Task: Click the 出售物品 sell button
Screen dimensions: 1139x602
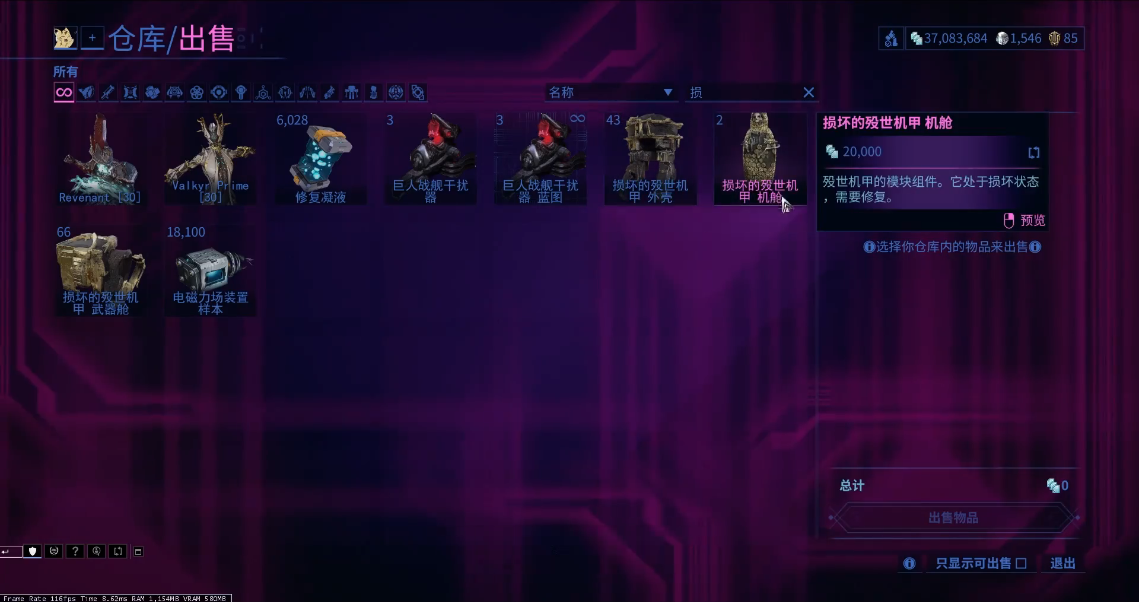Action: pyautogui.click(x=953, y=518)
